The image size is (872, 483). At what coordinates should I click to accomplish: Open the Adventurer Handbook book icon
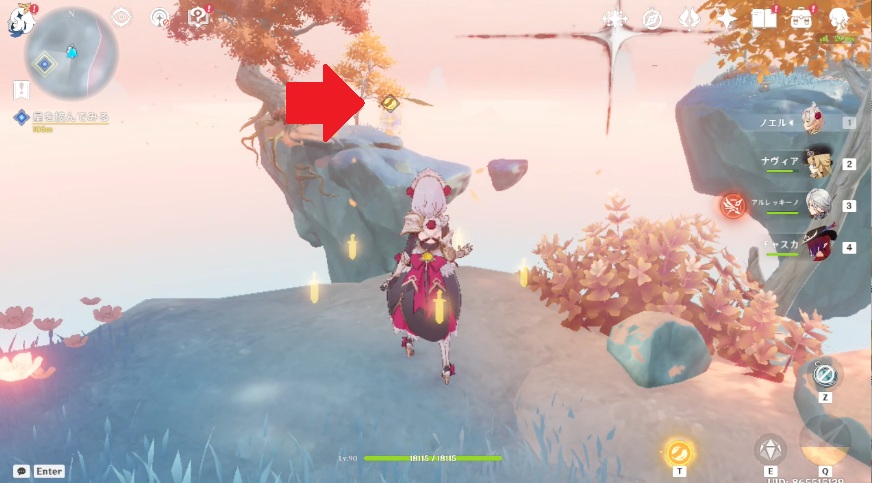pyautogui.click(x=764, y=19)
